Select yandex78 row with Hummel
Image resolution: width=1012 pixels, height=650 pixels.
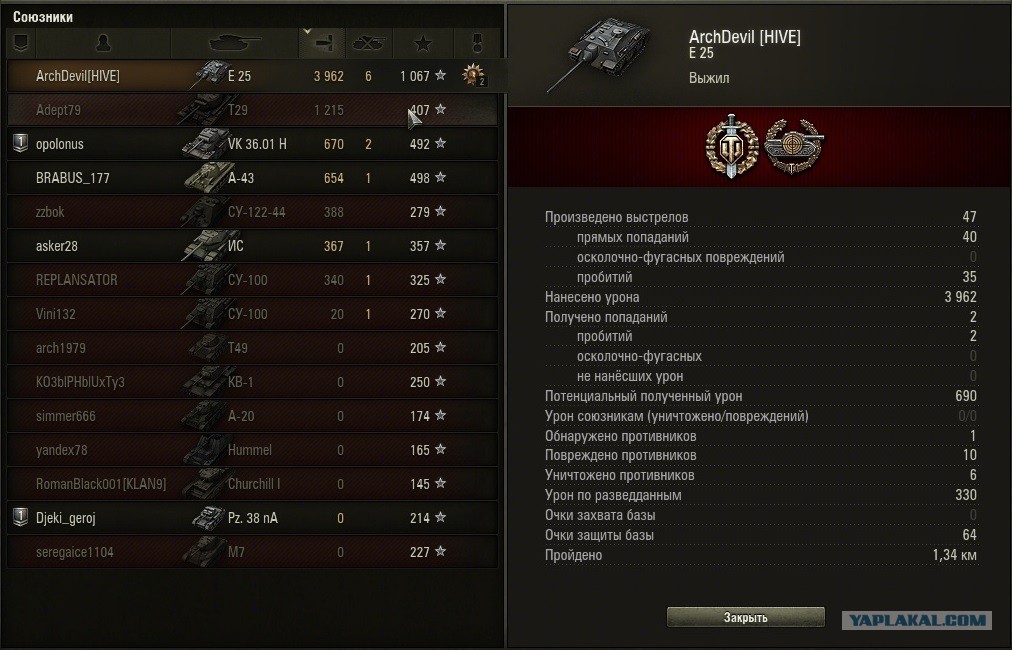(250, 450)
